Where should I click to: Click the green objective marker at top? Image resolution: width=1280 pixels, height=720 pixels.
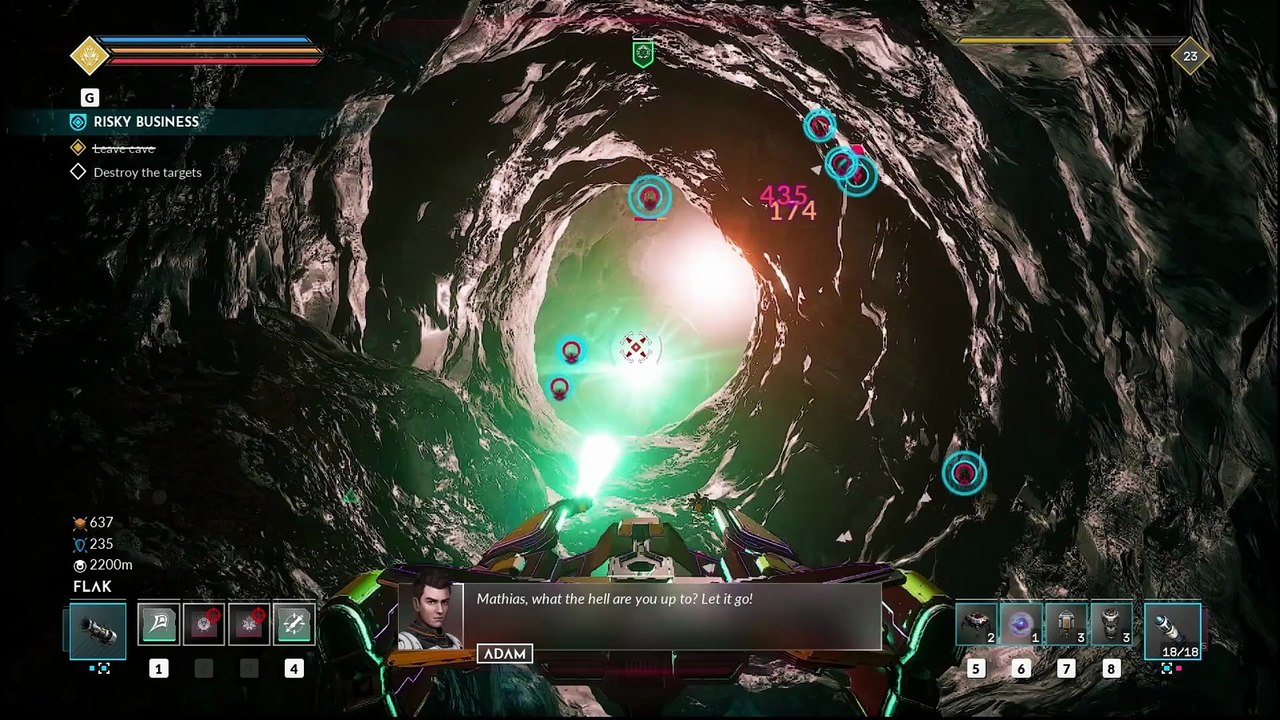[643, 54]
